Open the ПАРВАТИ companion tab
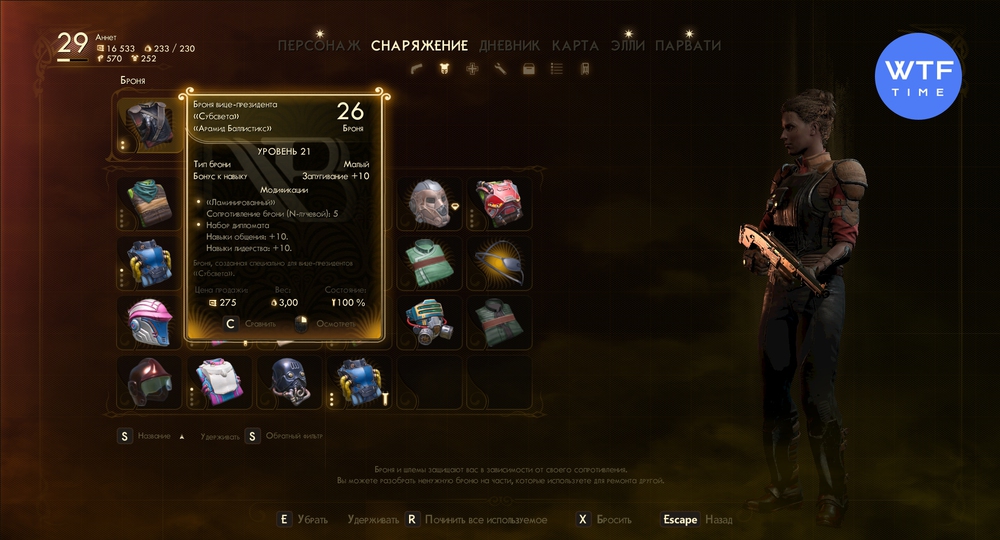Screen dimensions: 1000x540 point(687,45)
